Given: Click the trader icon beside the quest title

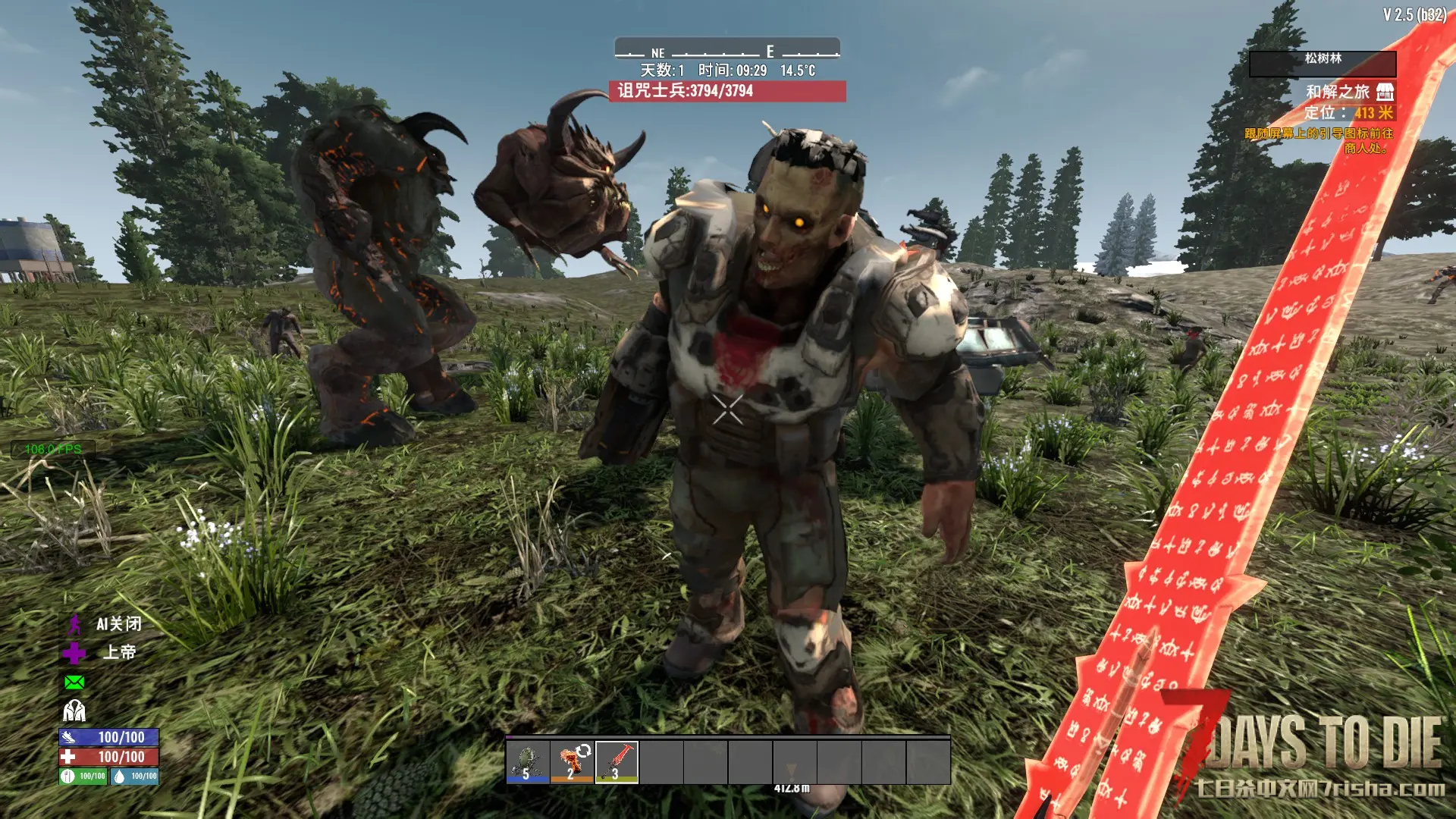Looking at the screenshot, I should coord(1385,92).
